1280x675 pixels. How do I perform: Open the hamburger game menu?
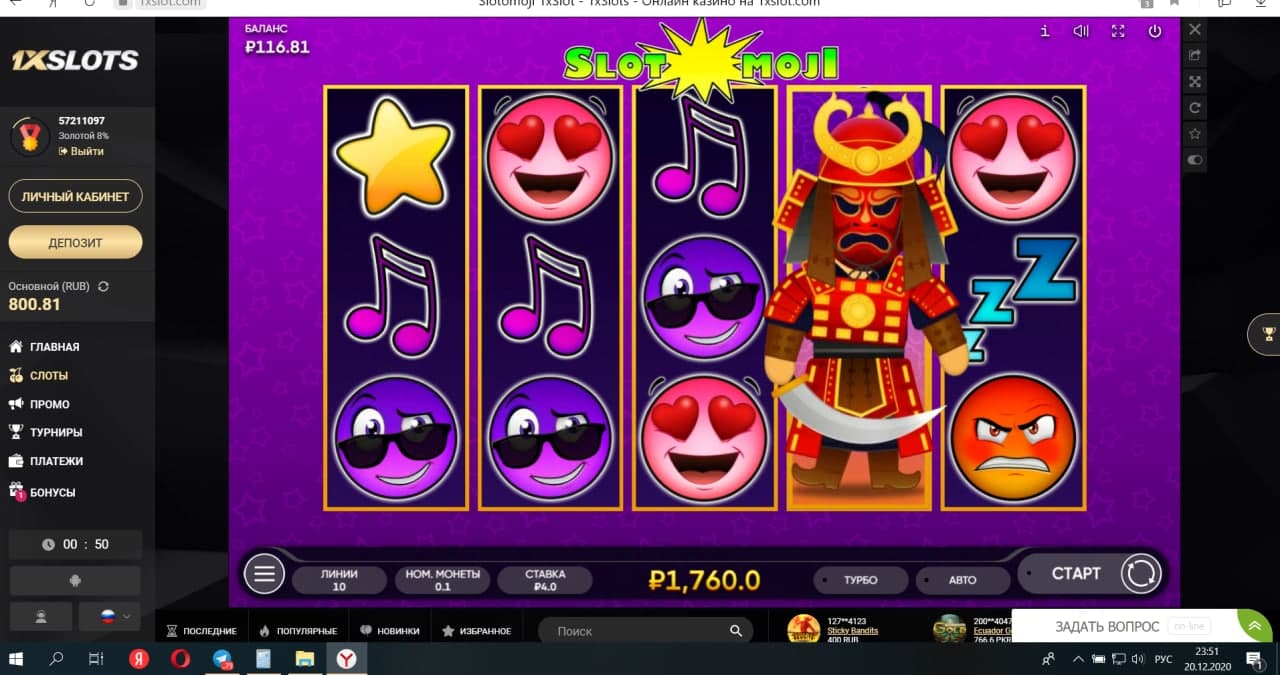pos(264,574)
